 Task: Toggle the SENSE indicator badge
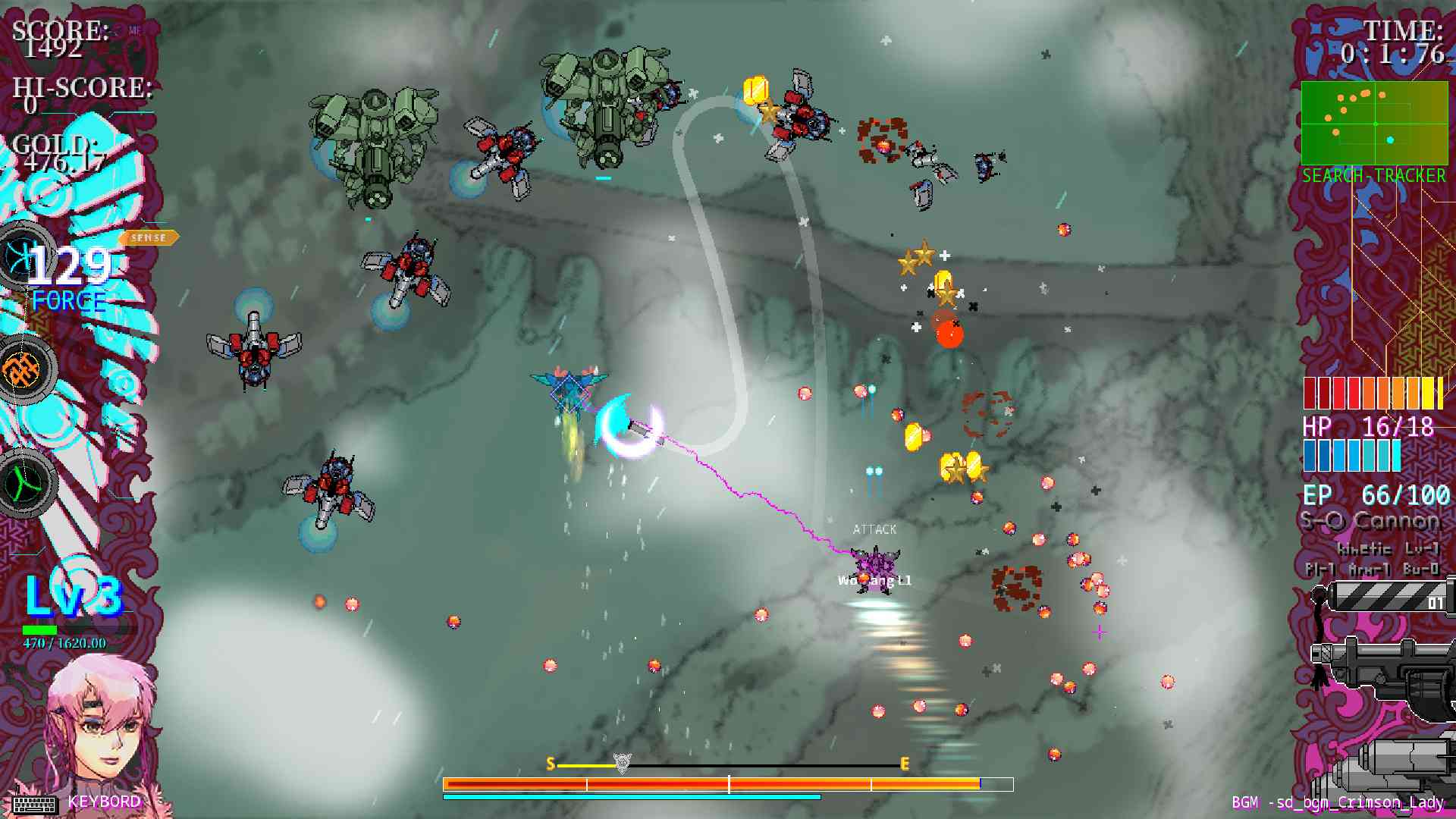(149, 237)
